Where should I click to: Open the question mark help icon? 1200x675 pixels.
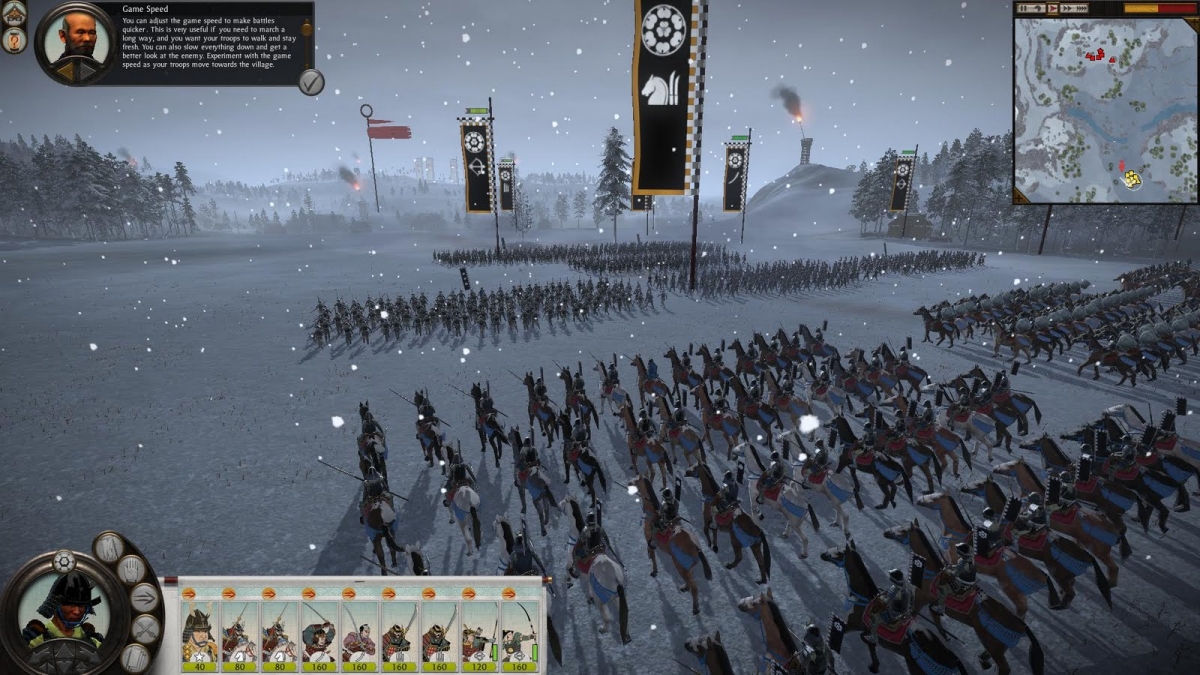coord(14,40)
